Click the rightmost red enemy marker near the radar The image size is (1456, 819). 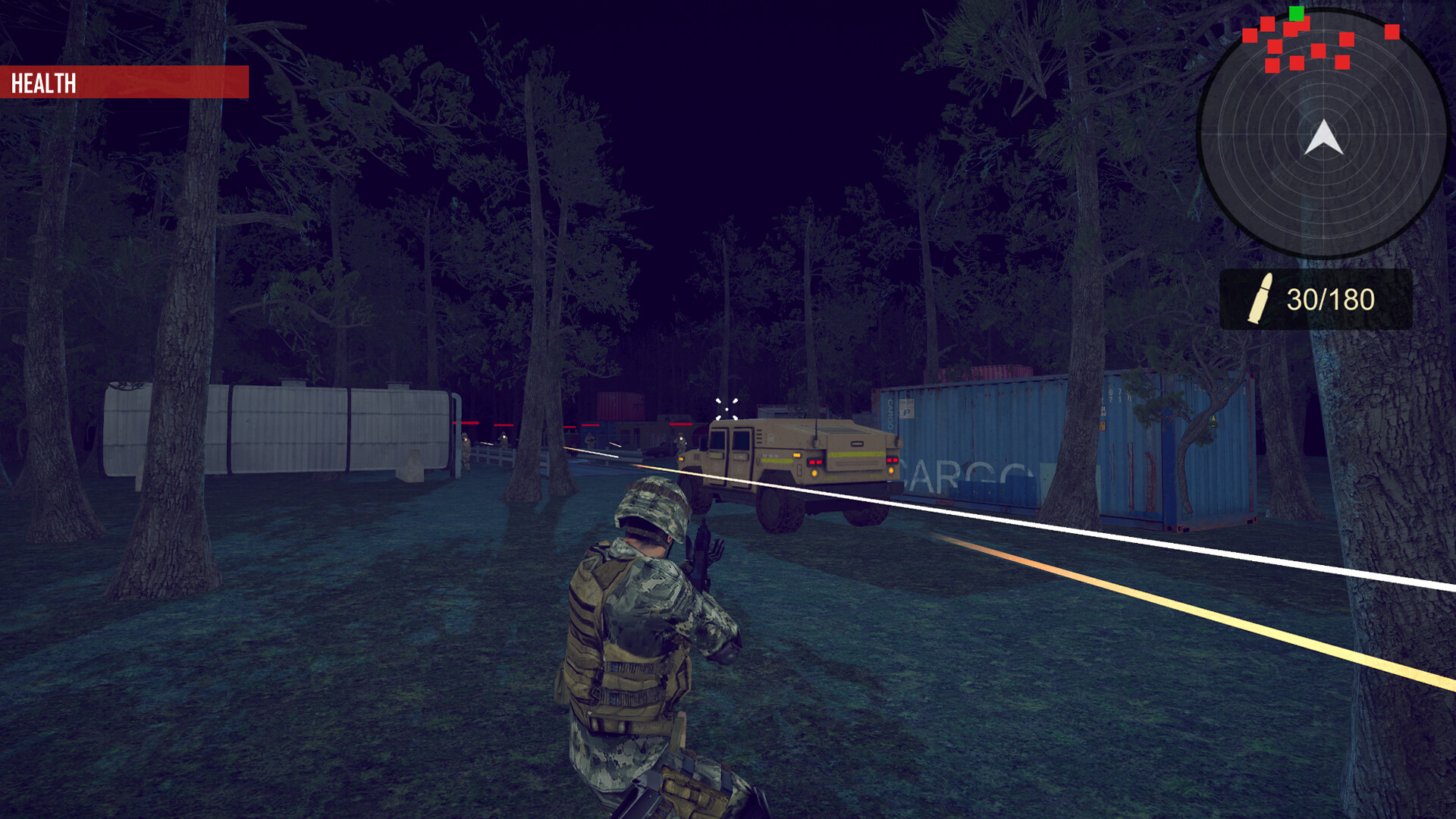coord(1391,33)
